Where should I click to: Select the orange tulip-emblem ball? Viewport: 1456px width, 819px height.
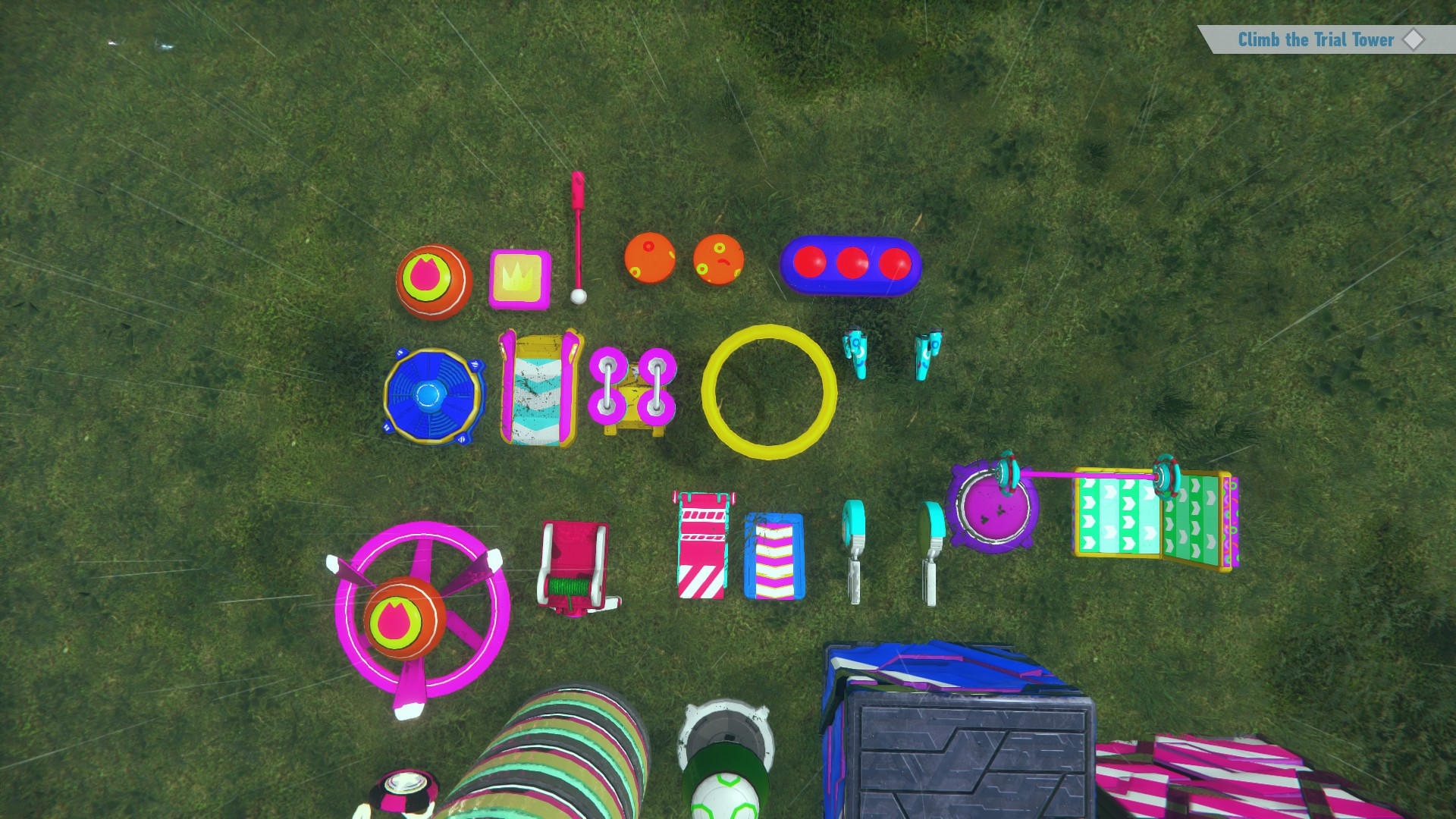click(x=431, y=282)
